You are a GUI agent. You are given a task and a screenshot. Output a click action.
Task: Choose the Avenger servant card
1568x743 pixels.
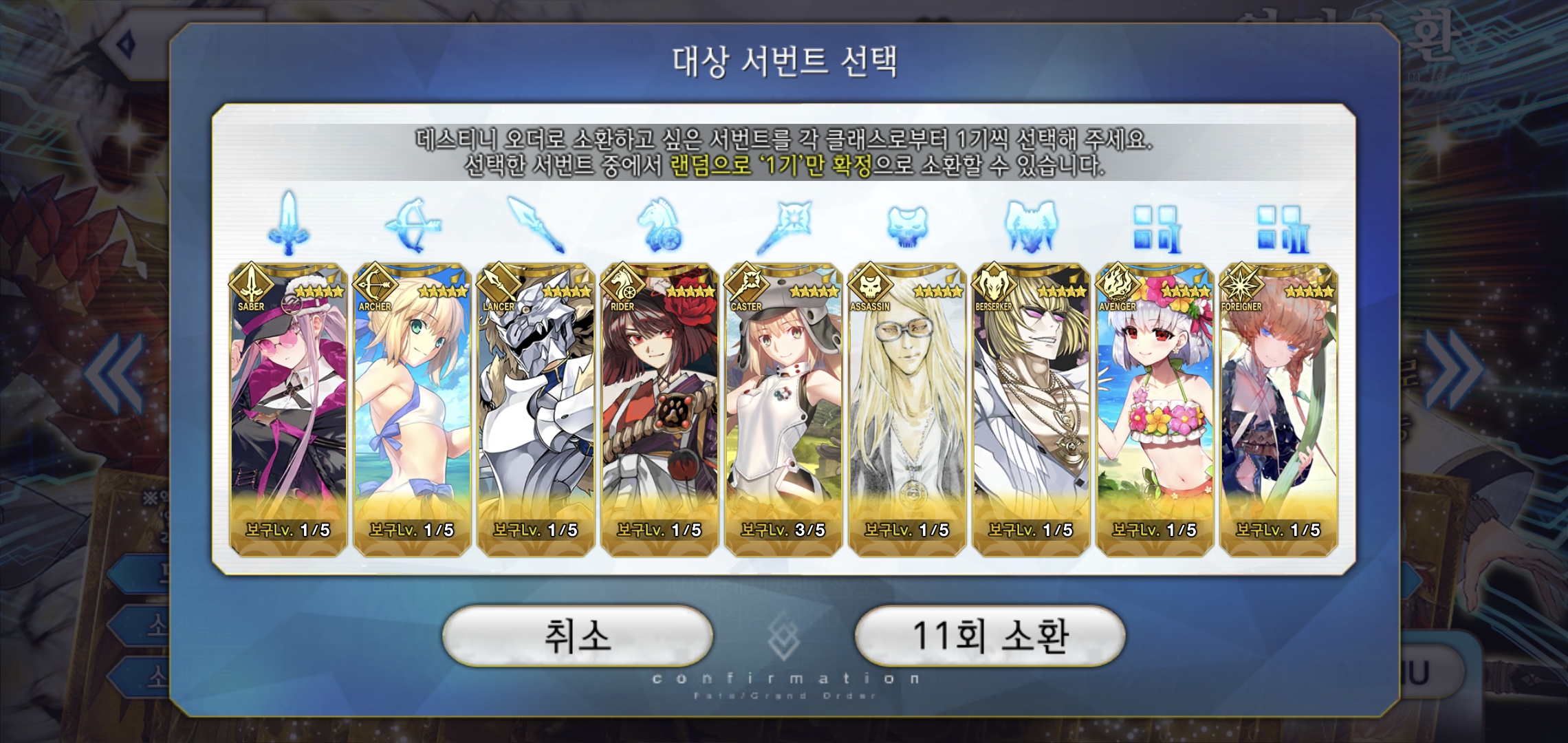pyautogui.click(x=1155, y=409)
